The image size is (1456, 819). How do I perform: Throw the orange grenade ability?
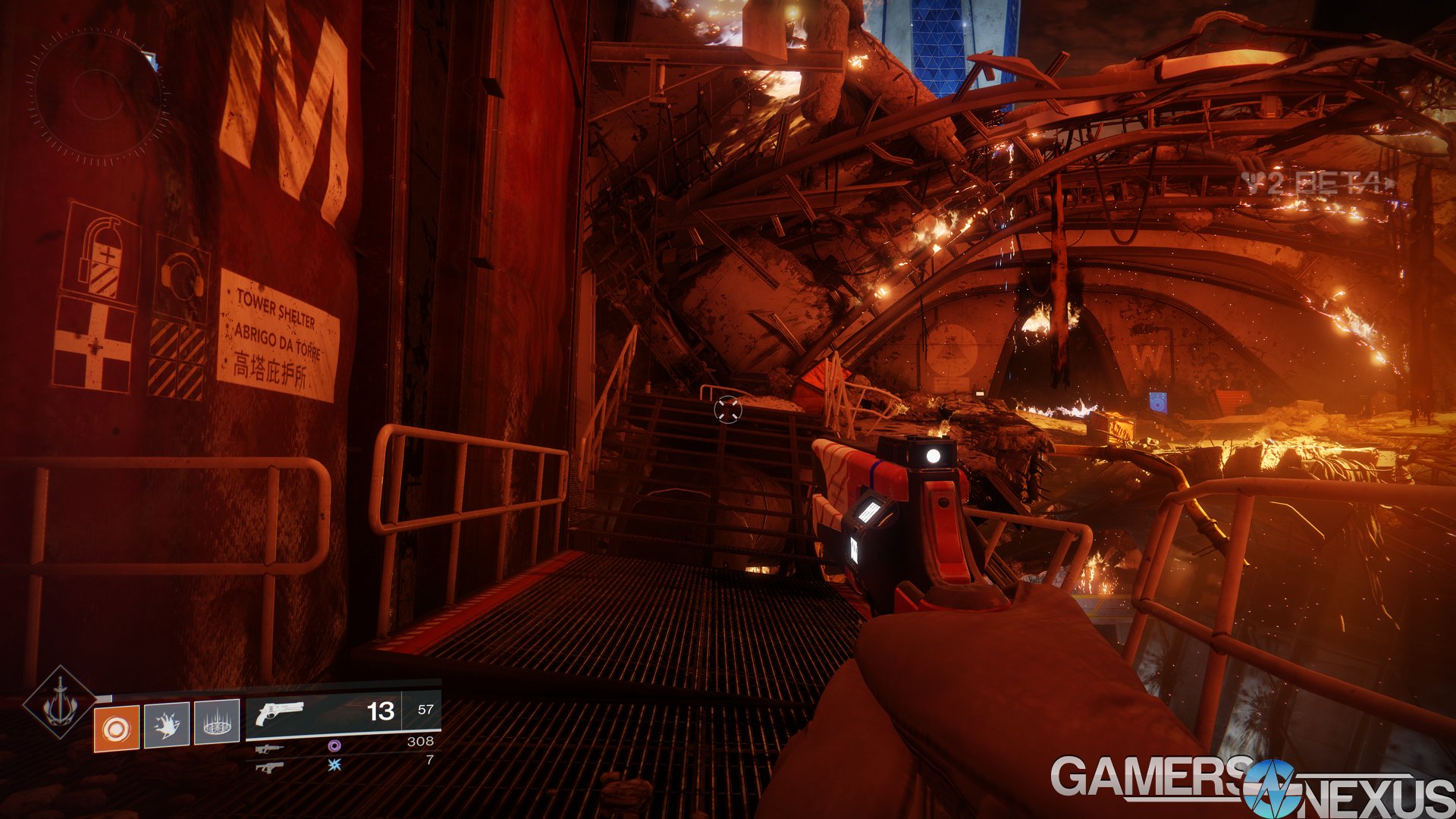click(116, 728)
